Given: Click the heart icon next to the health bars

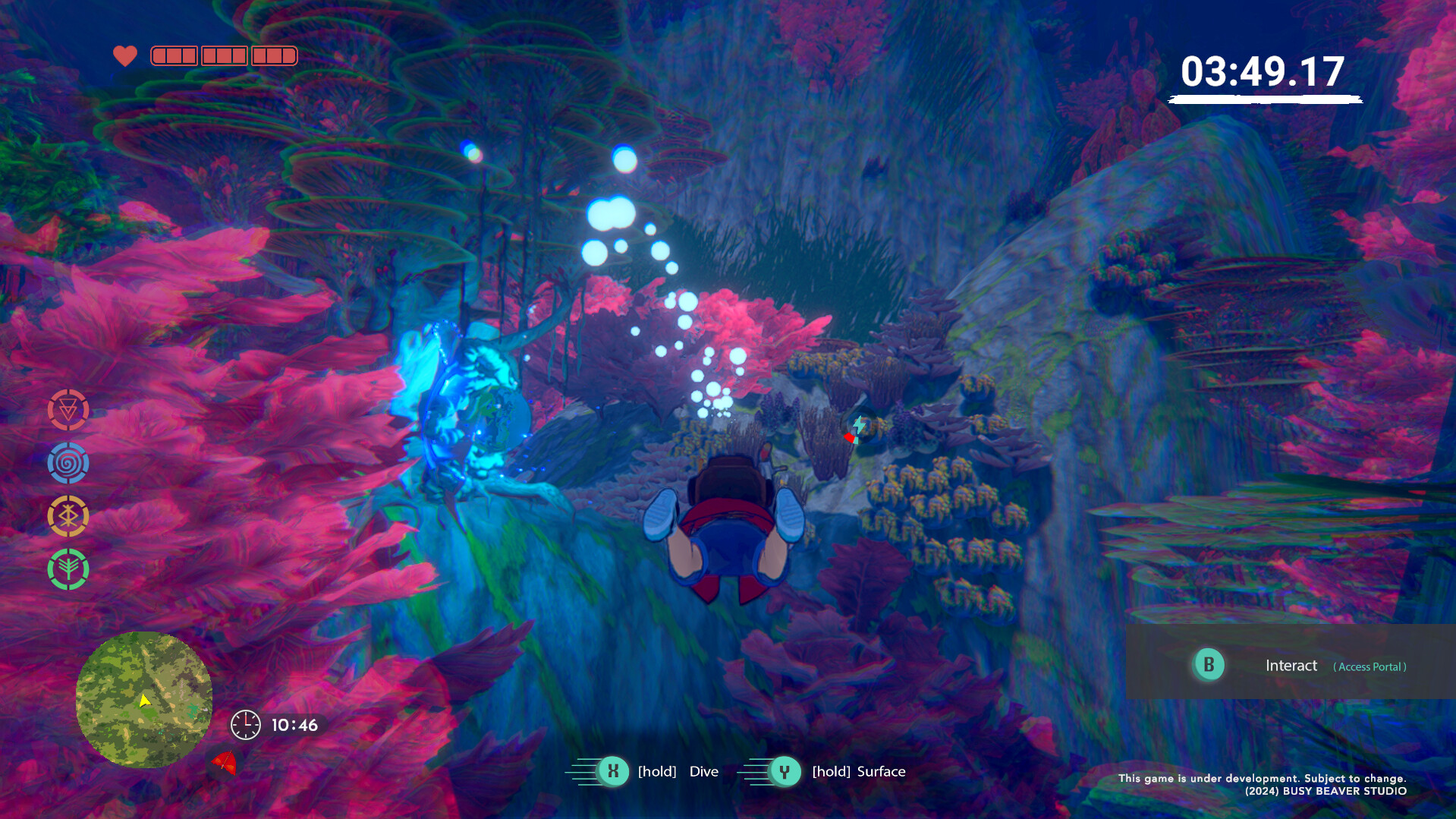Looking at the screenshot, I should pyautogui.click(x=124, y=55).
